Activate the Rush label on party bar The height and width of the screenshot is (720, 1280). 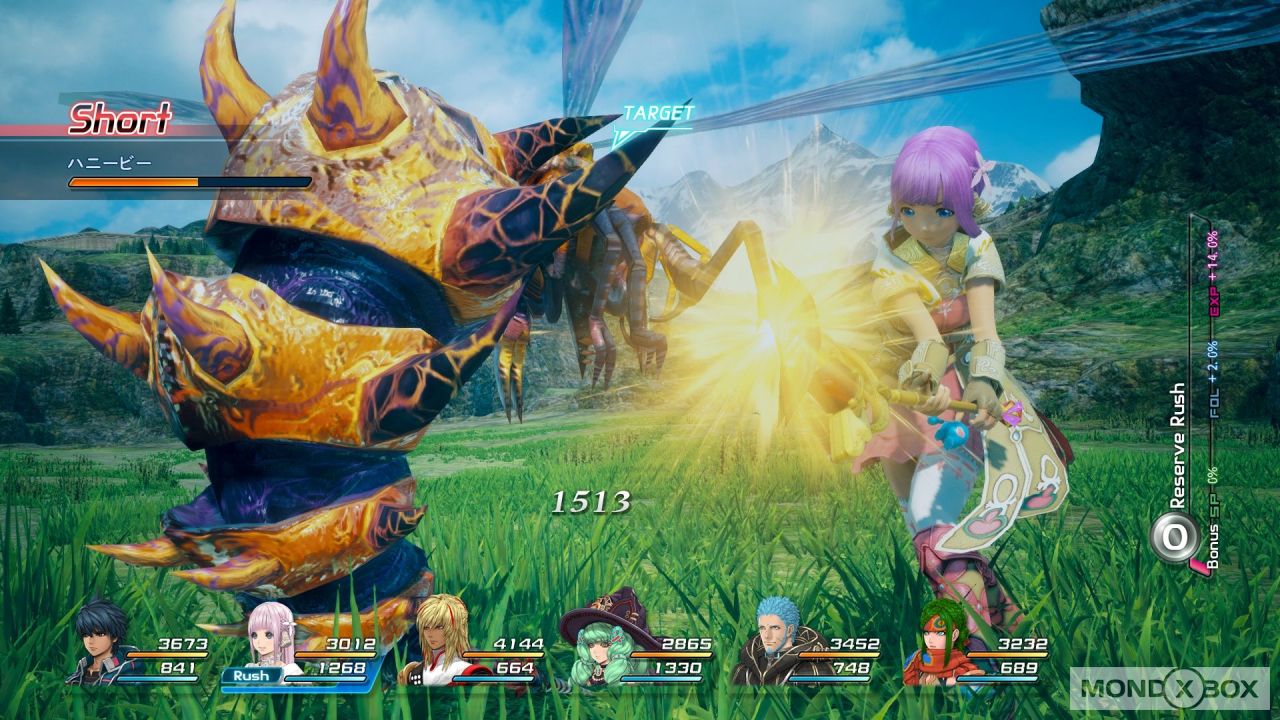point(251,676)
